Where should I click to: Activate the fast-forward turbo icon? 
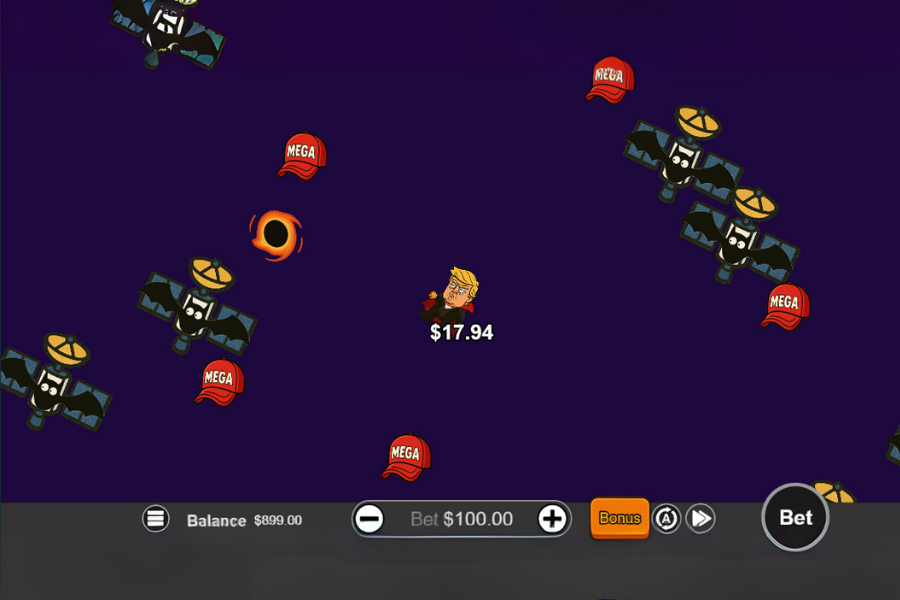click(x=701, y=518)
